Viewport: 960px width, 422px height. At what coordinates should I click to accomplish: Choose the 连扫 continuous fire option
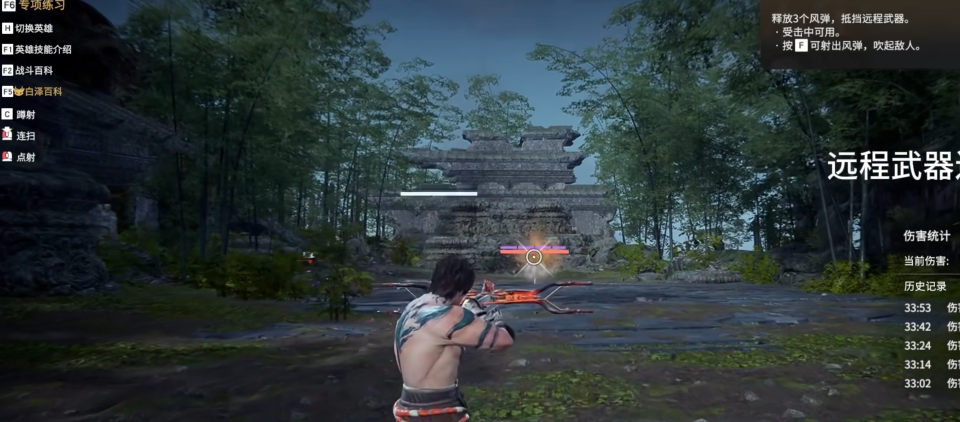(x=26, y=135)
